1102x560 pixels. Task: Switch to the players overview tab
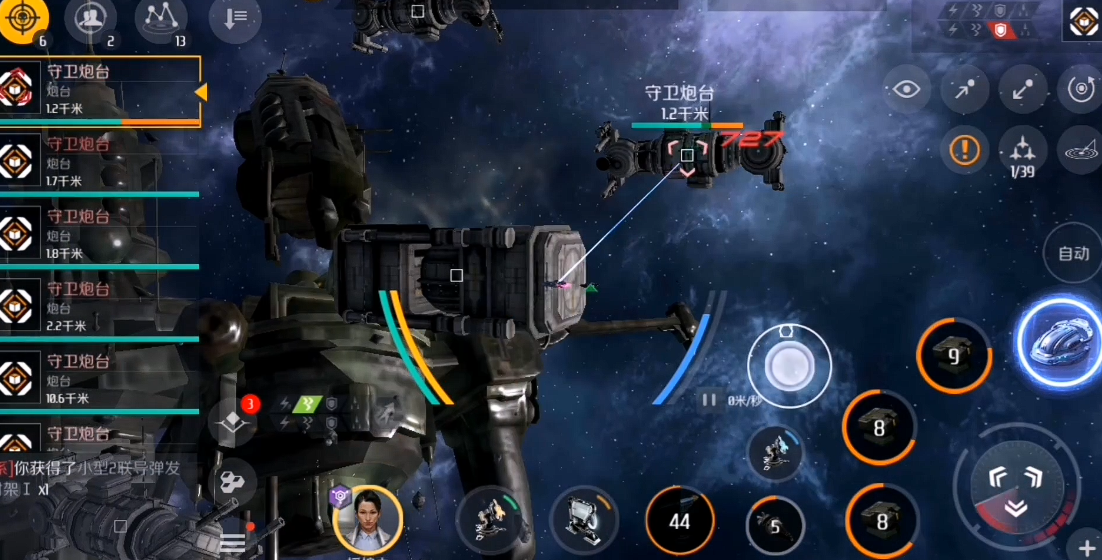pyautogui.click(x=90, y=17)
